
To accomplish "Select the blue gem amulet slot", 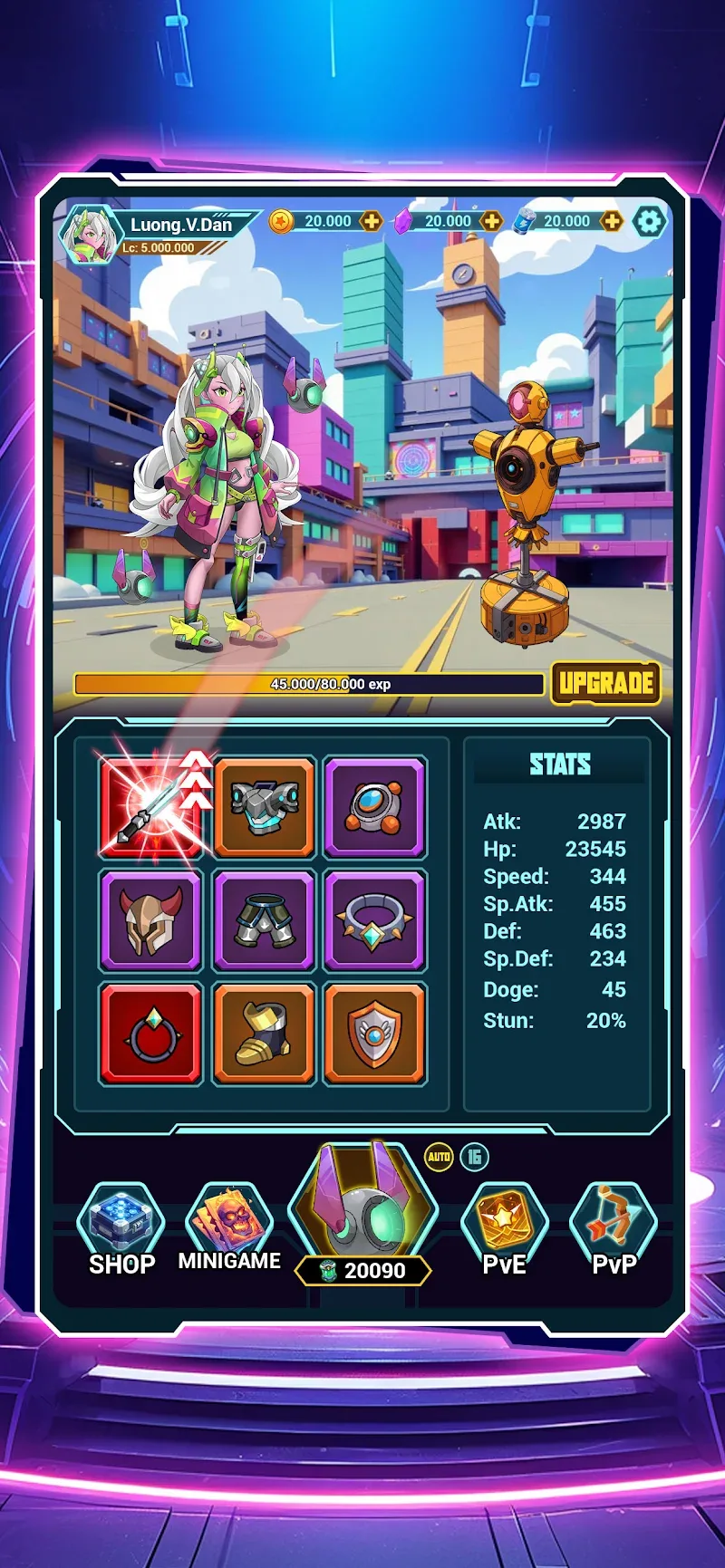I will pos(374,806).
